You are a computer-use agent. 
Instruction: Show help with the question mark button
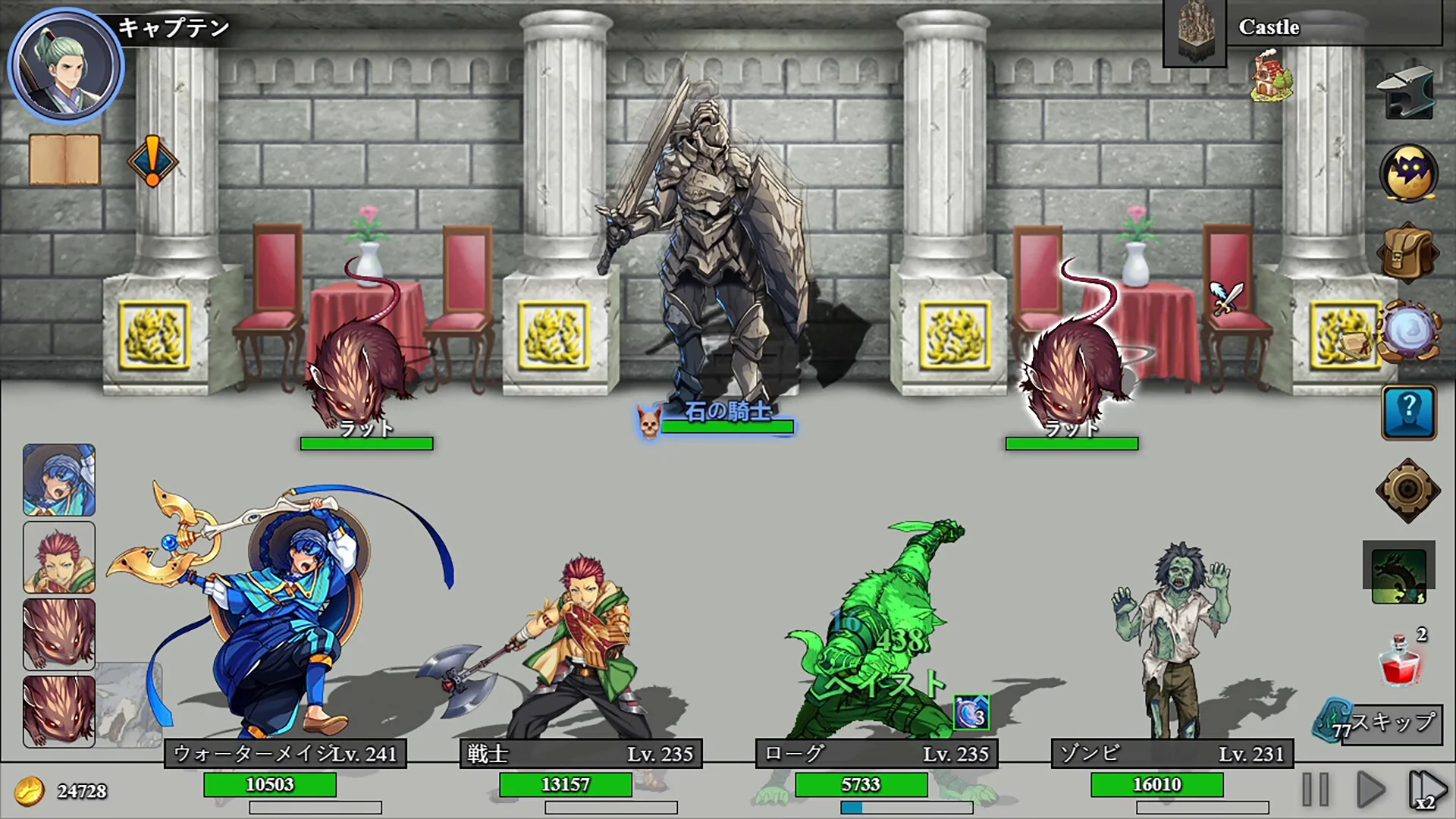1408,413
